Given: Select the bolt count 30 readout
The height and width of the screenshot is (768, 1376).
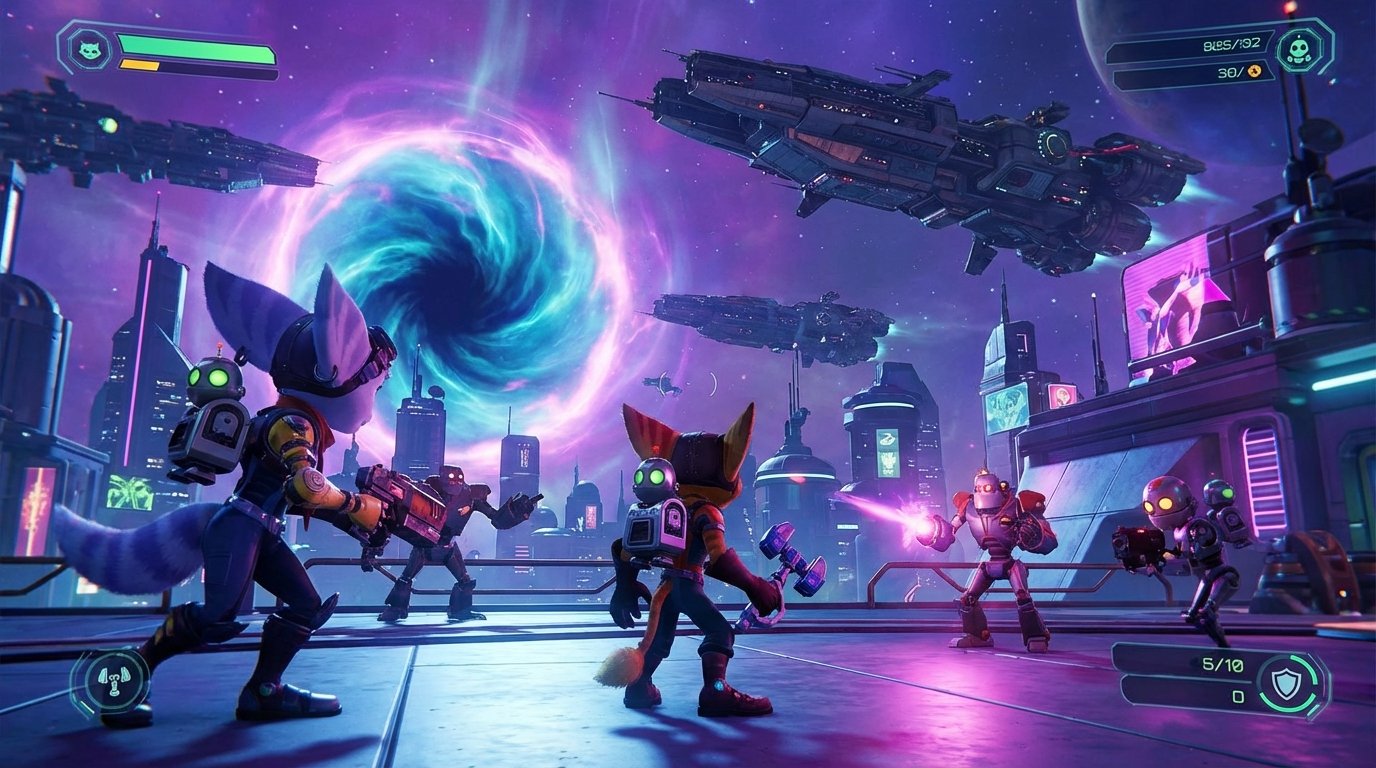Looking at the screenshot, I should point(1229,73).
